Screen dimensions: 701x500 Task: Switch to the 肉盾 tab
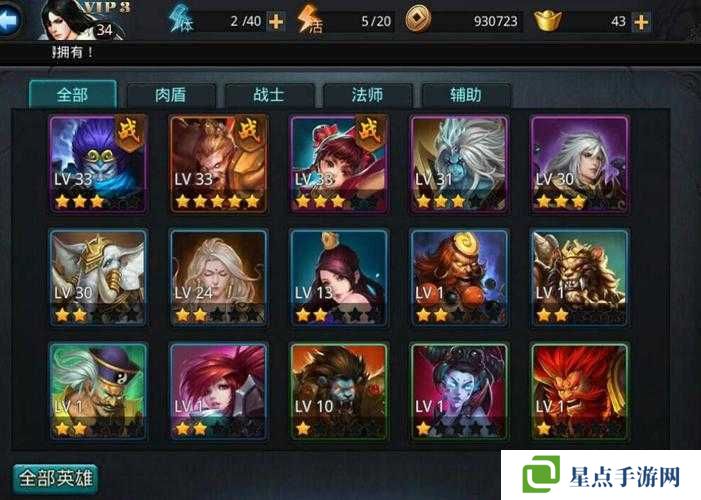pyautogui.click(x=170, y=95)
